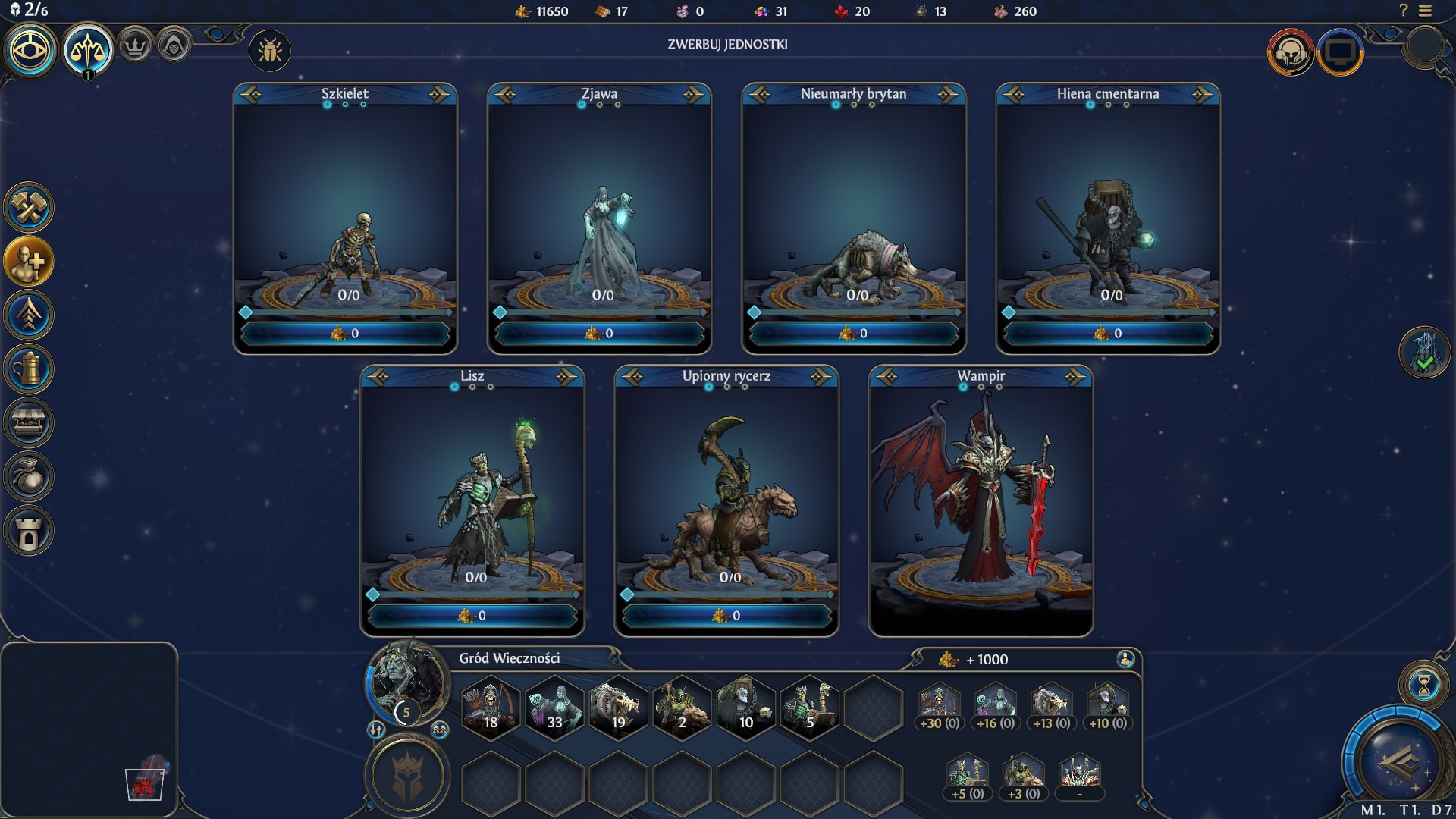
Task: Select the garrison stack of 33 units
Action: point(554,707)
